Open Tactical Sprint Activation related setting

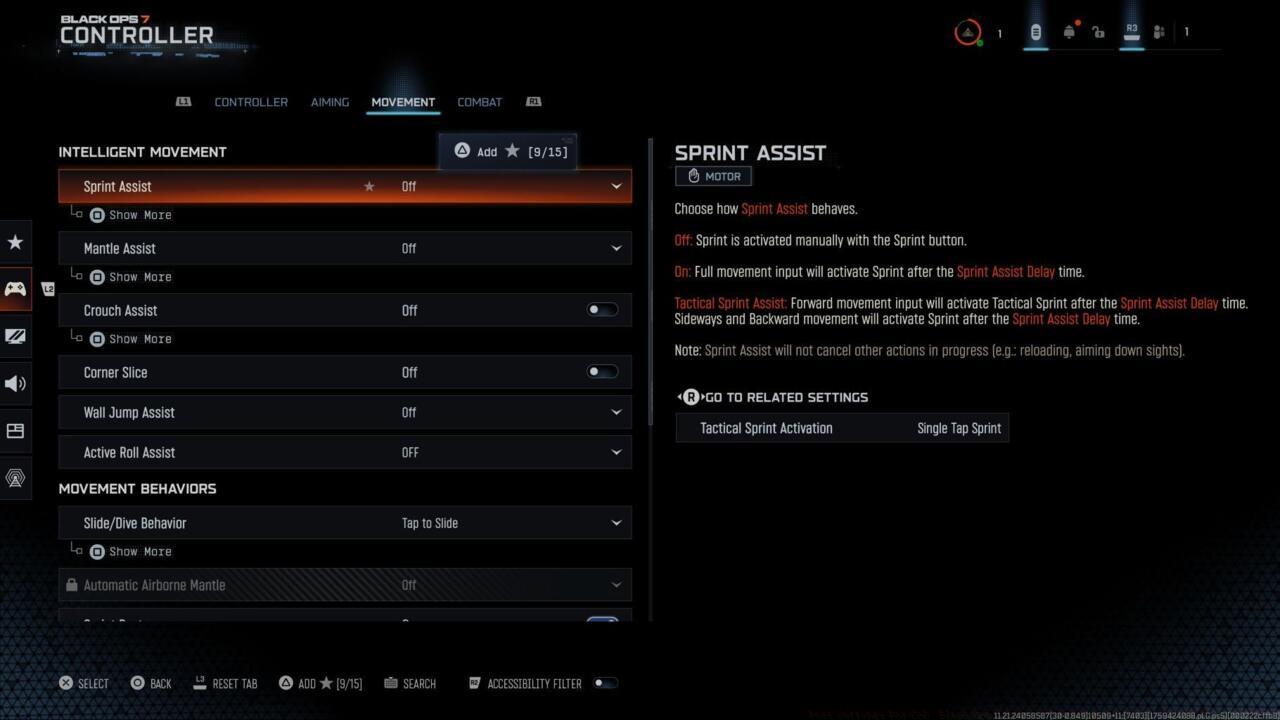coord(842,427)
